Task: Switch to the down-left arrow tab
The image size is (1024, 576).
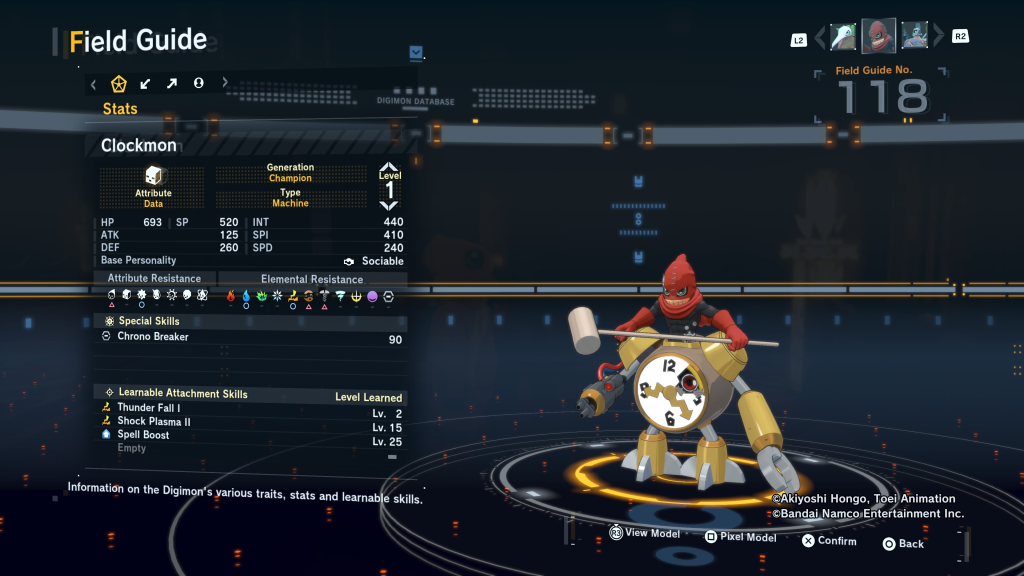Action: 145,83
